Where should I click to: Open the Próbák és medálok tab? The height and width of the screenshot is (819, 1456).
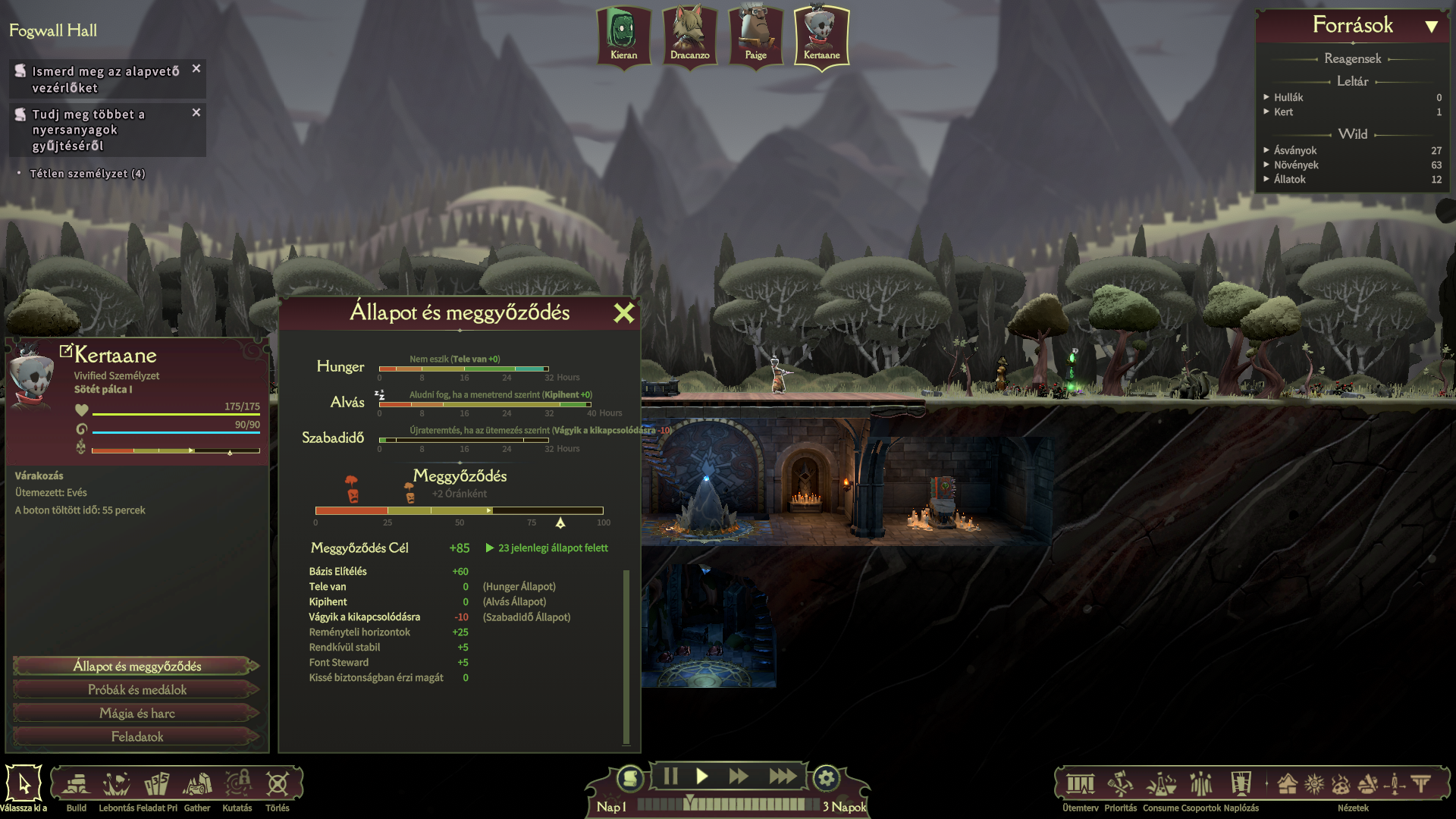tap(136, 690)
